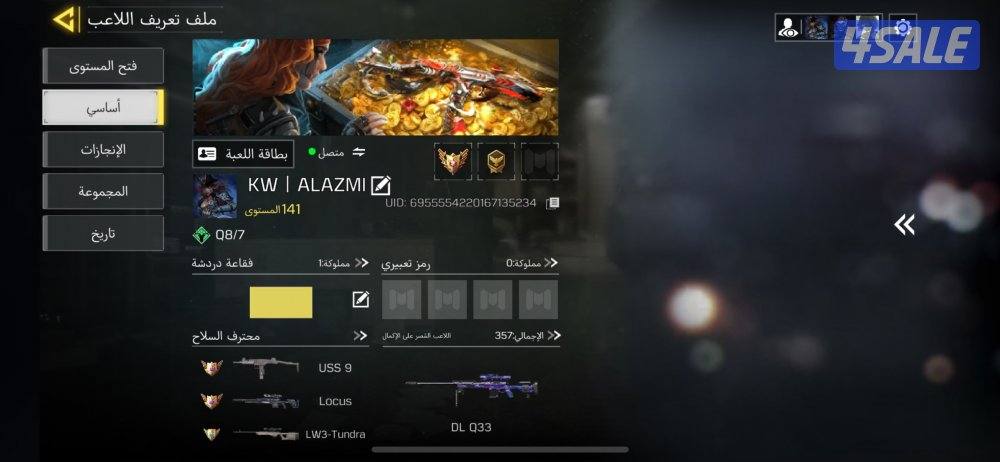Select the winged gold medal badge
This screenshot has width=1000, height=462.
coord(453,160)
